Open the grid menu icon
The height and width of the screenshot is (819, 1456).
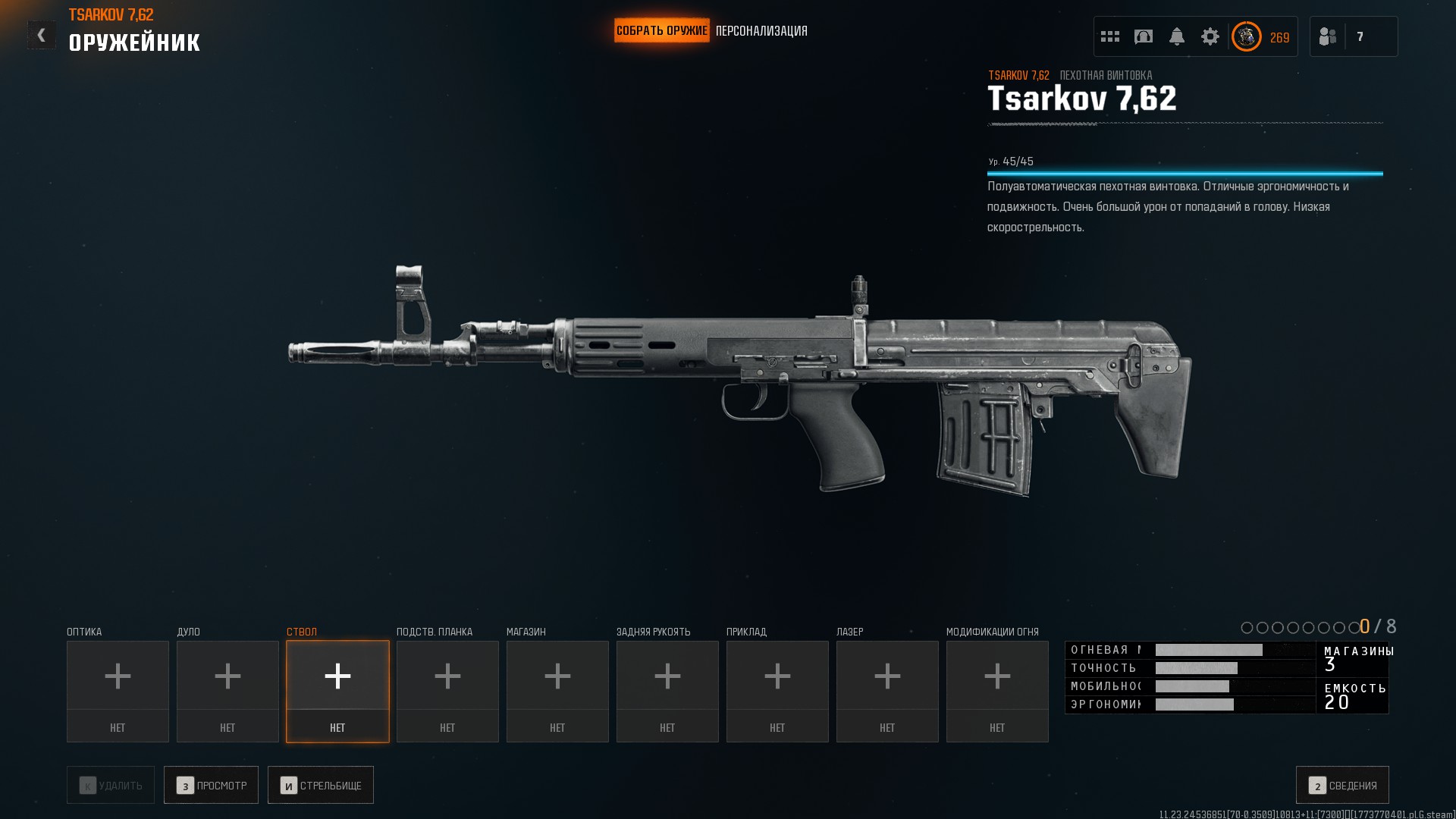click(1110, 36)
